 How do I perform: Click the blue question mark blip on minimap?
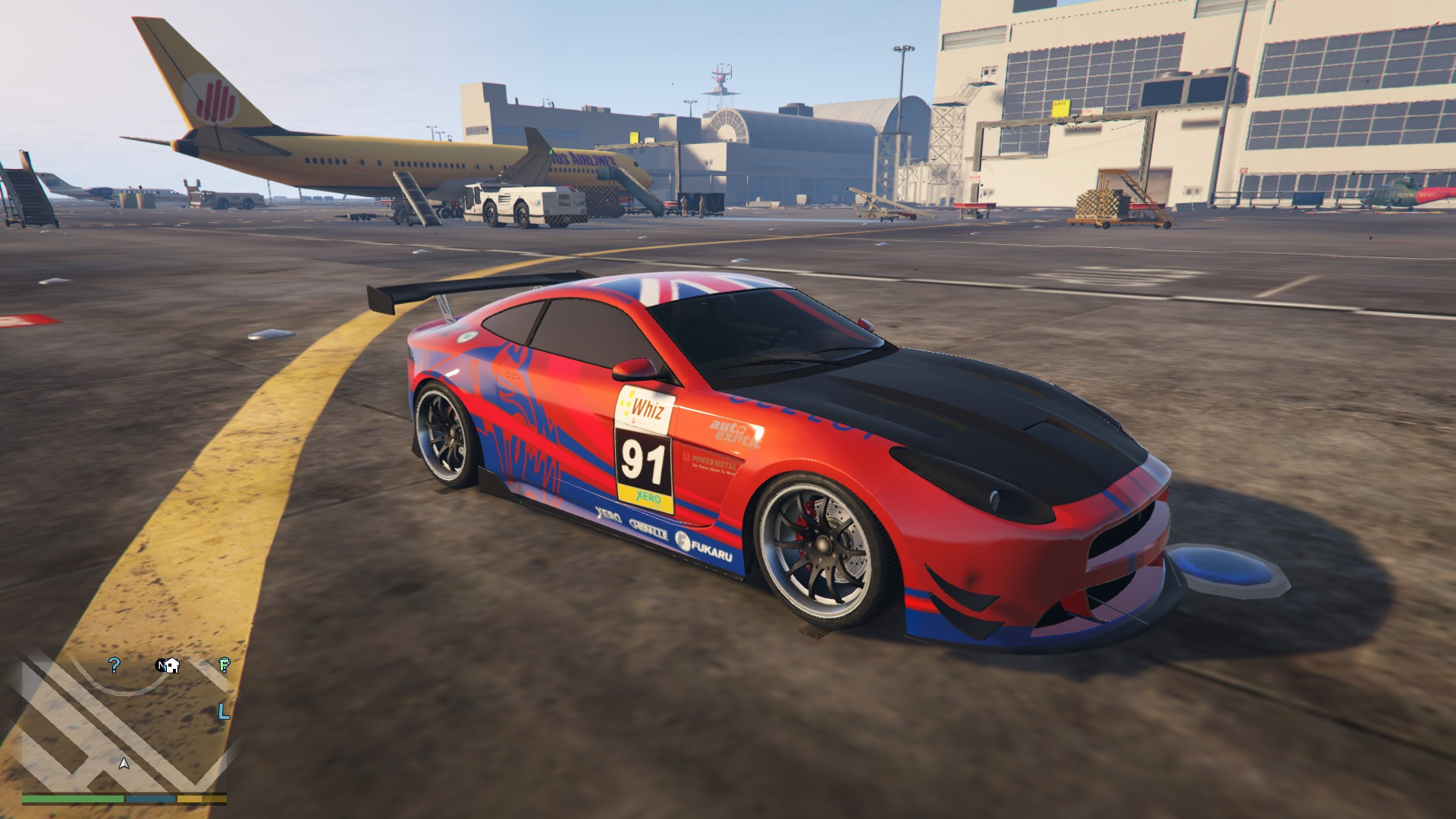(115, 665)
